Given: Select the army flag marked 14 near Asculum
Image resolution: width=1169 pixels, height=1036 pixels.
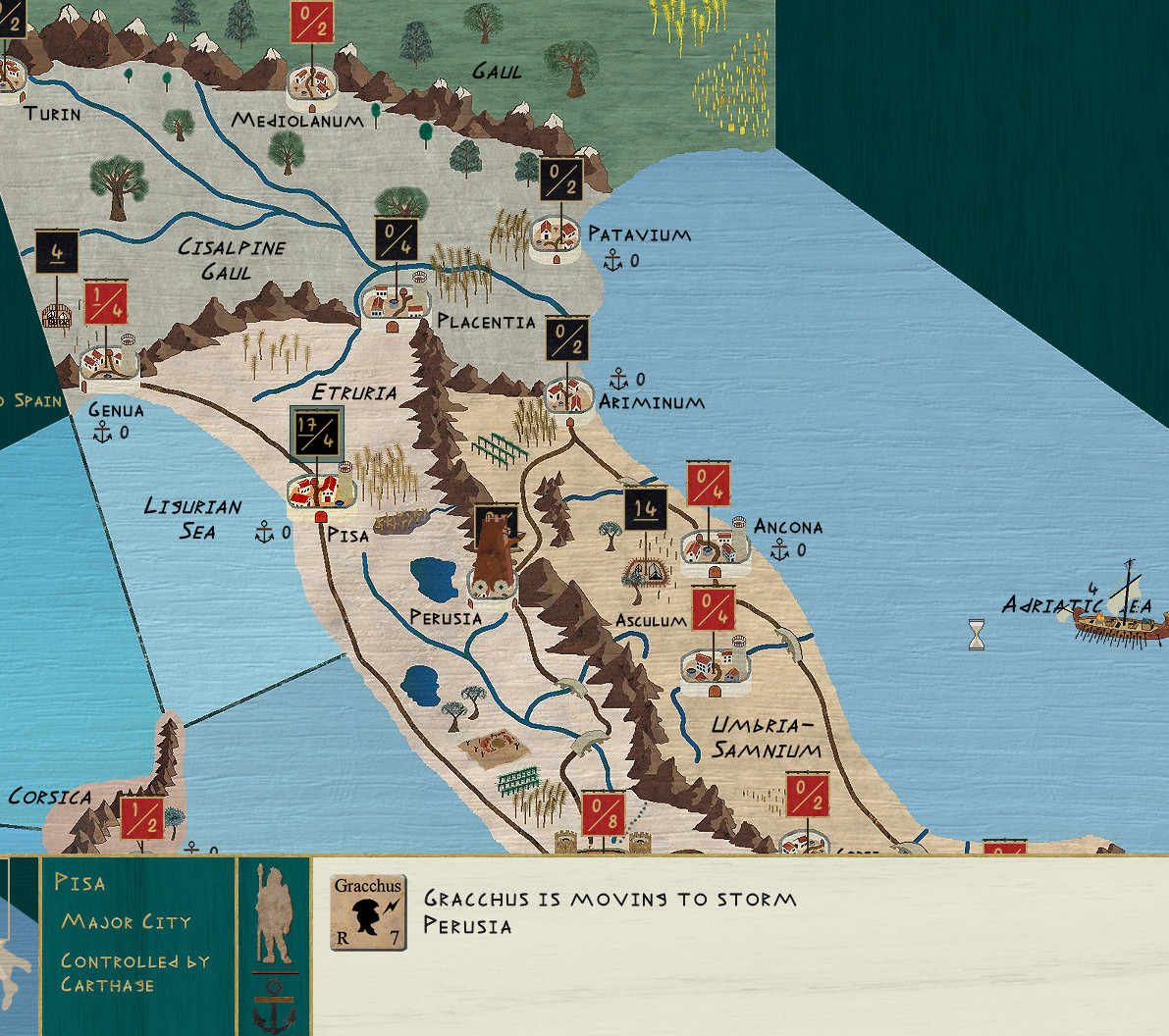Looking at the screenshot, I should (646, 509).
